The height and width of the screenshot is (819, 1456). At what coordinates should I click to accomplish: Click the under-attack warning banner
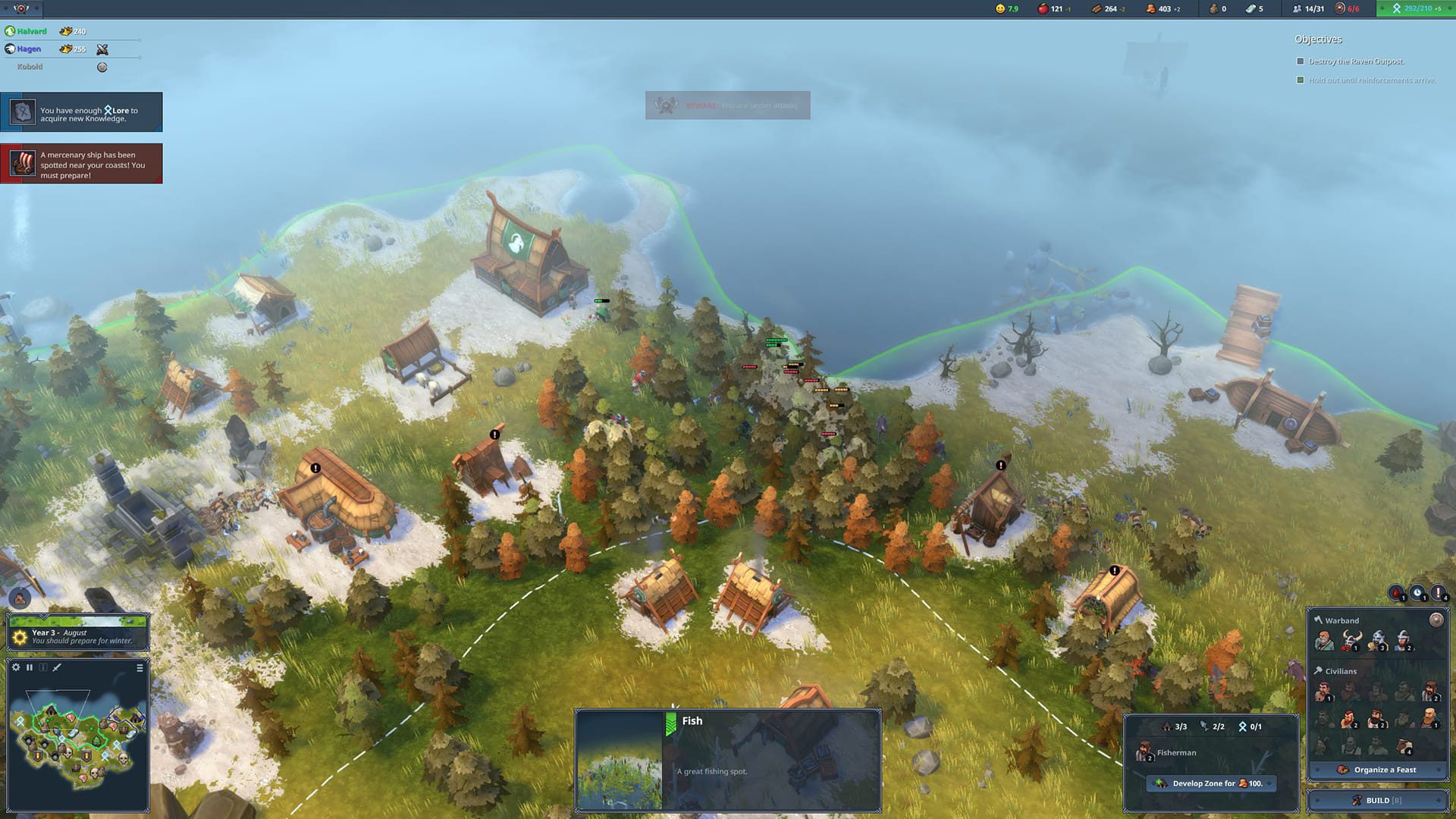pos(727,105)
